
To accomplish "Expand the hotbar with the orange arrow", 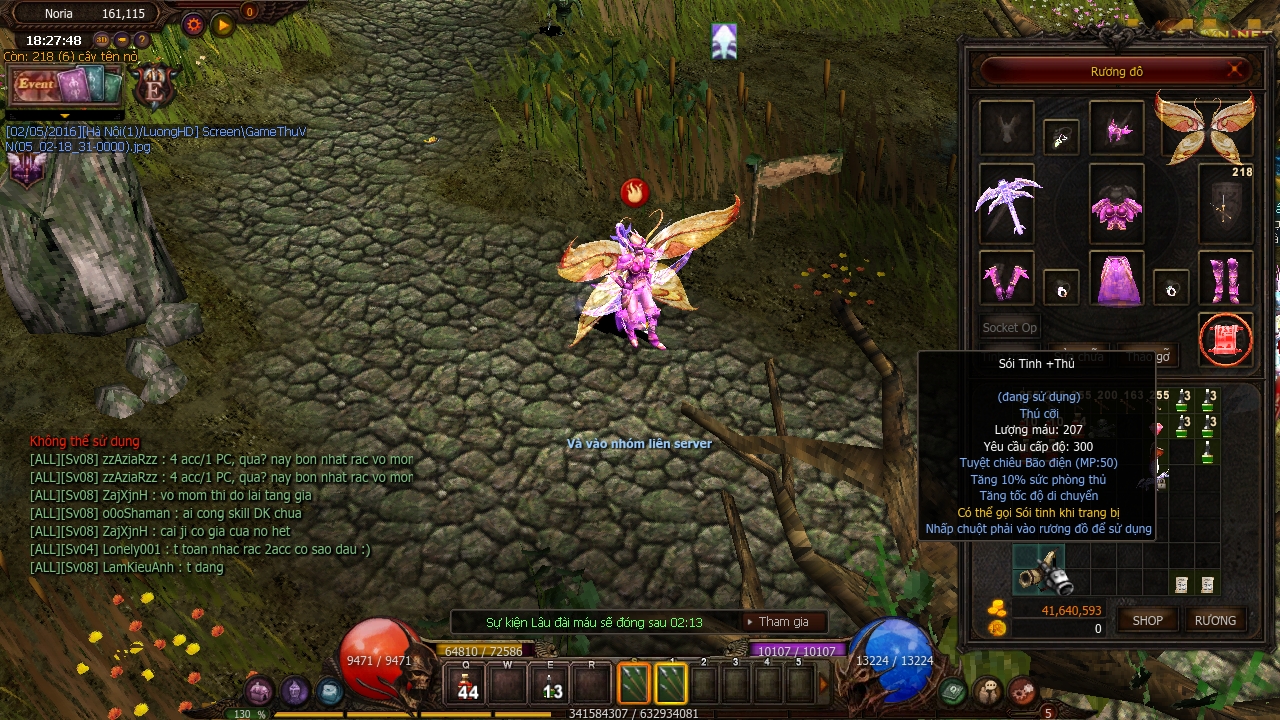I will (x=823, y=683).
